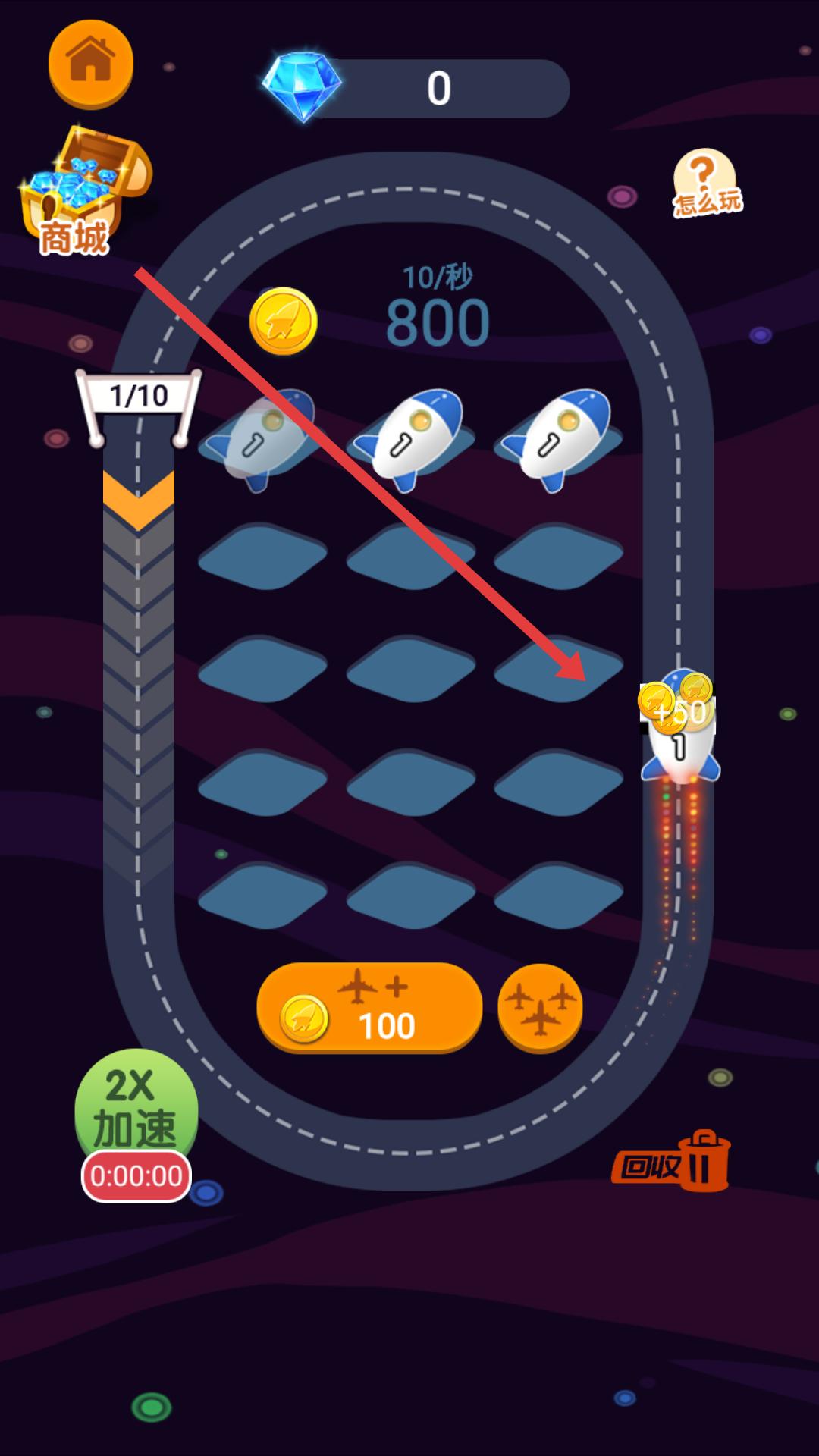
Task: Show the 怎么玩 how-to-play help
Action: coord(706,183)
